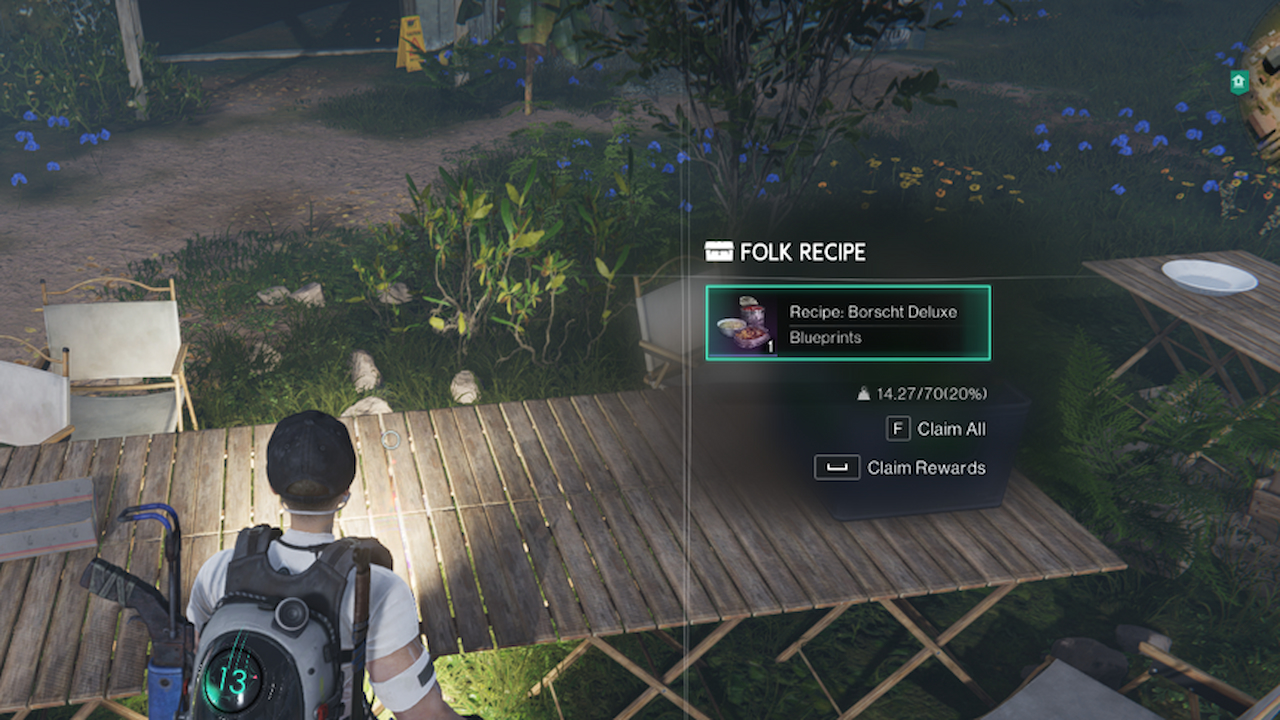Click the Enter key prompt icon

pos(840,466)
